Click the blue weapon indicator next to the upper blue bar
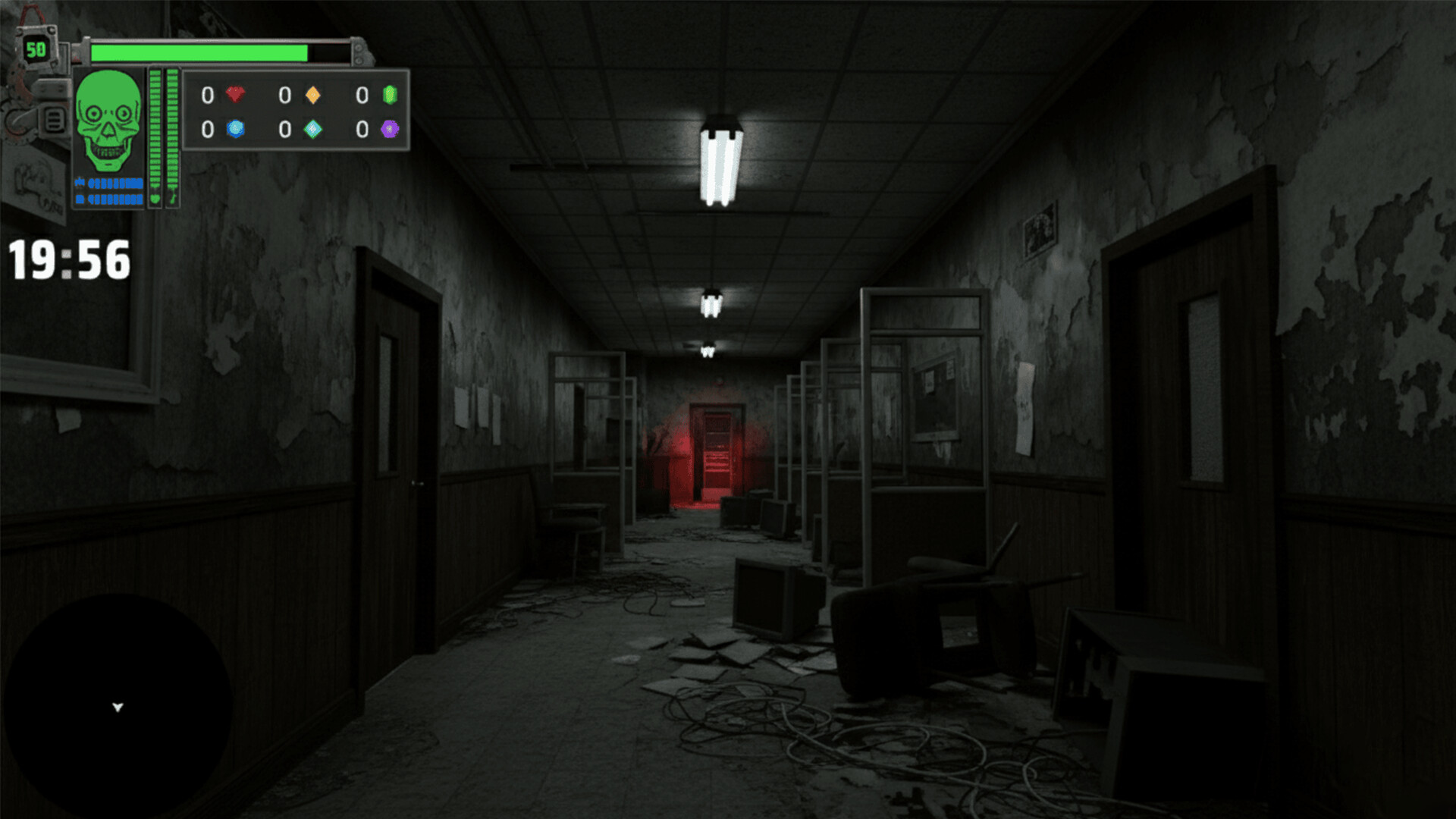 pos(80,182)
